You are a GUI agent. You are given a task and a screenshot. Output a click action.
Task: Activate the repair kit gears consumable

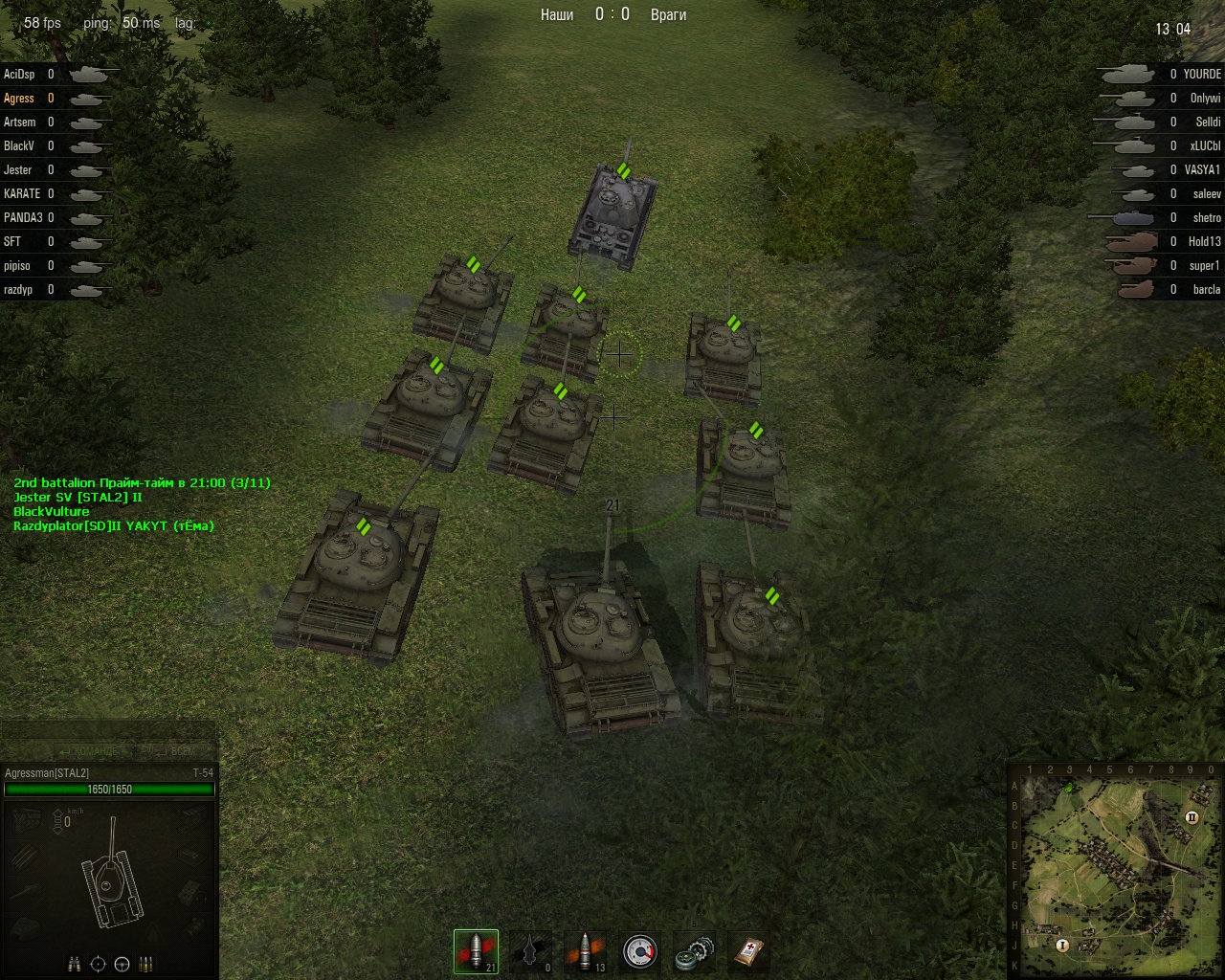coord(693,951)
